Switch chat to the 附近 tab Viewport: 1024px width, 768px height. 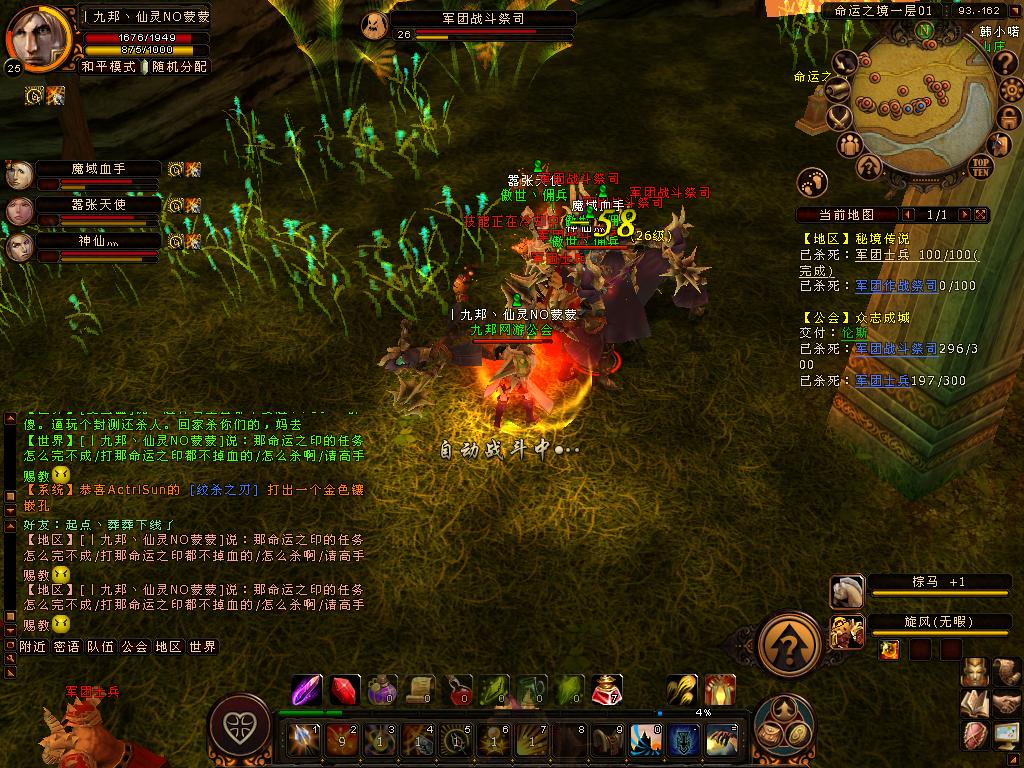[x=33, y=647]
